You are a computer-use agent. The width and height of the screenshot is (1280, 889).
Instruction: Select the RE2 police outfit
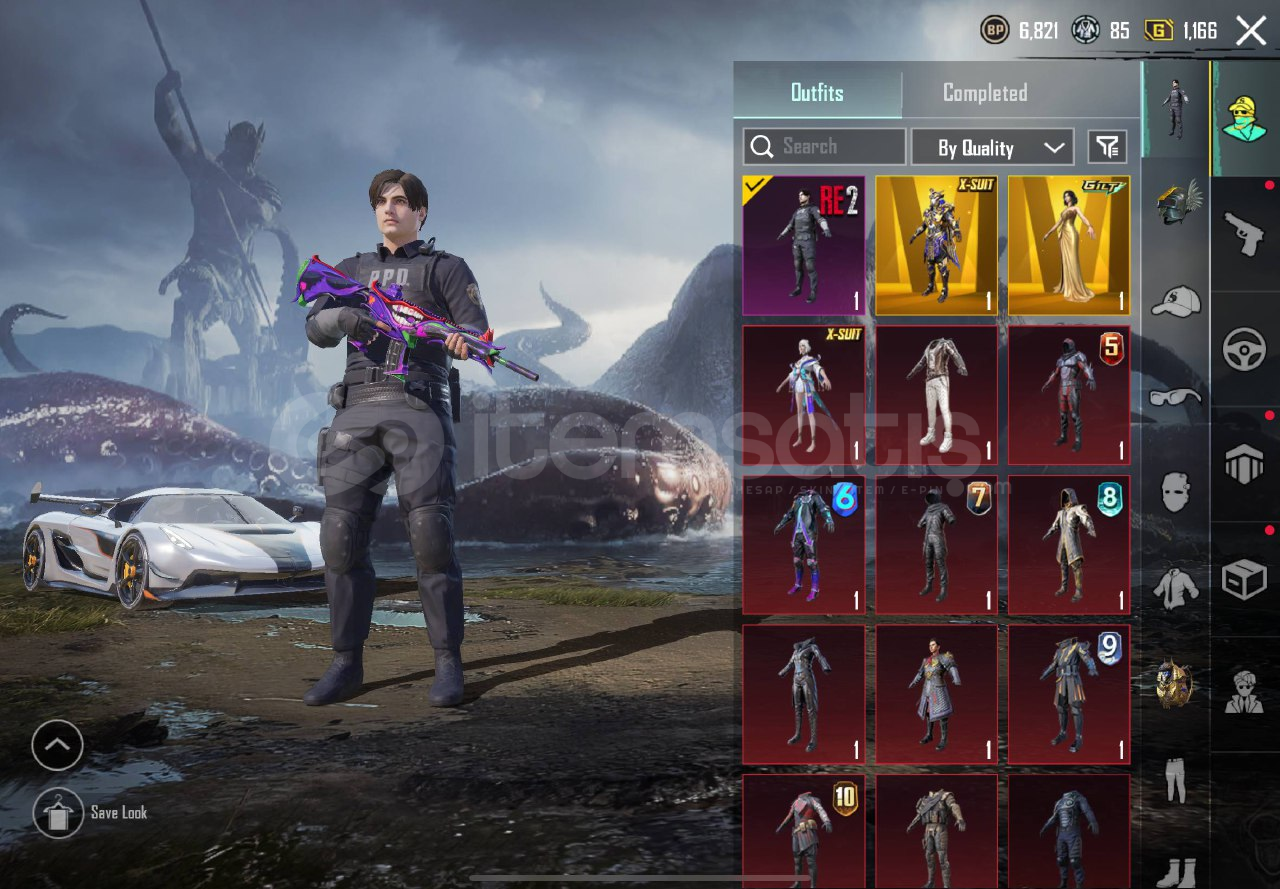803,246
